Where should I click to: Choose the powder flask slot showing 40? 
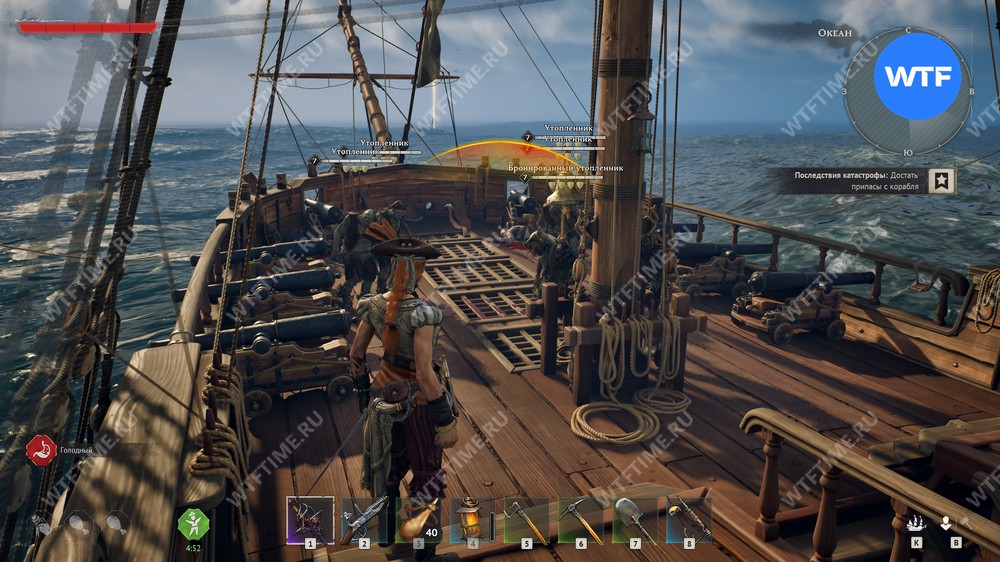(418, 520)
